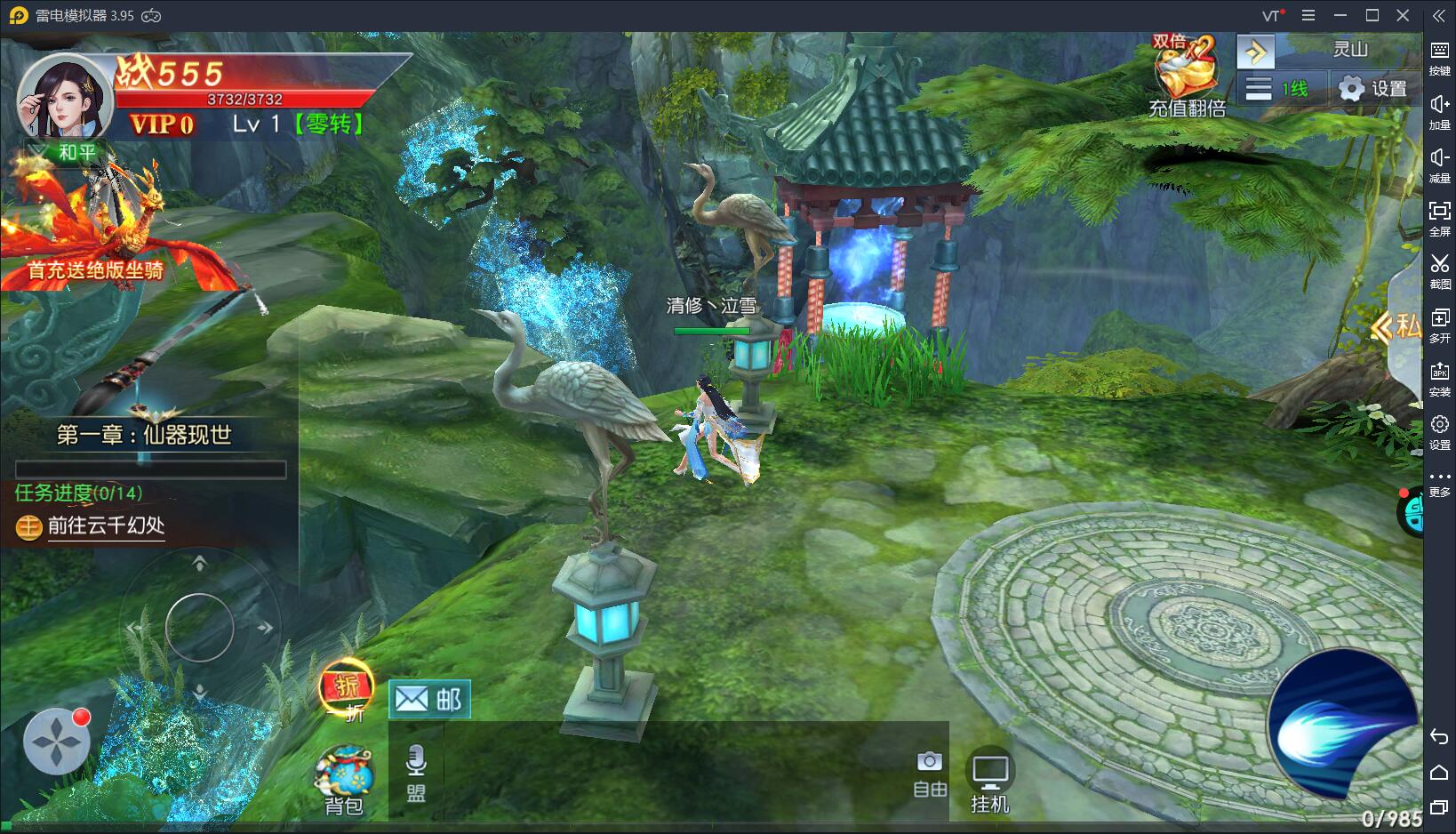Viewport: 1456px width, 834px height.
Task: Switch the 自由 camera mode
Action: point(930,772)
